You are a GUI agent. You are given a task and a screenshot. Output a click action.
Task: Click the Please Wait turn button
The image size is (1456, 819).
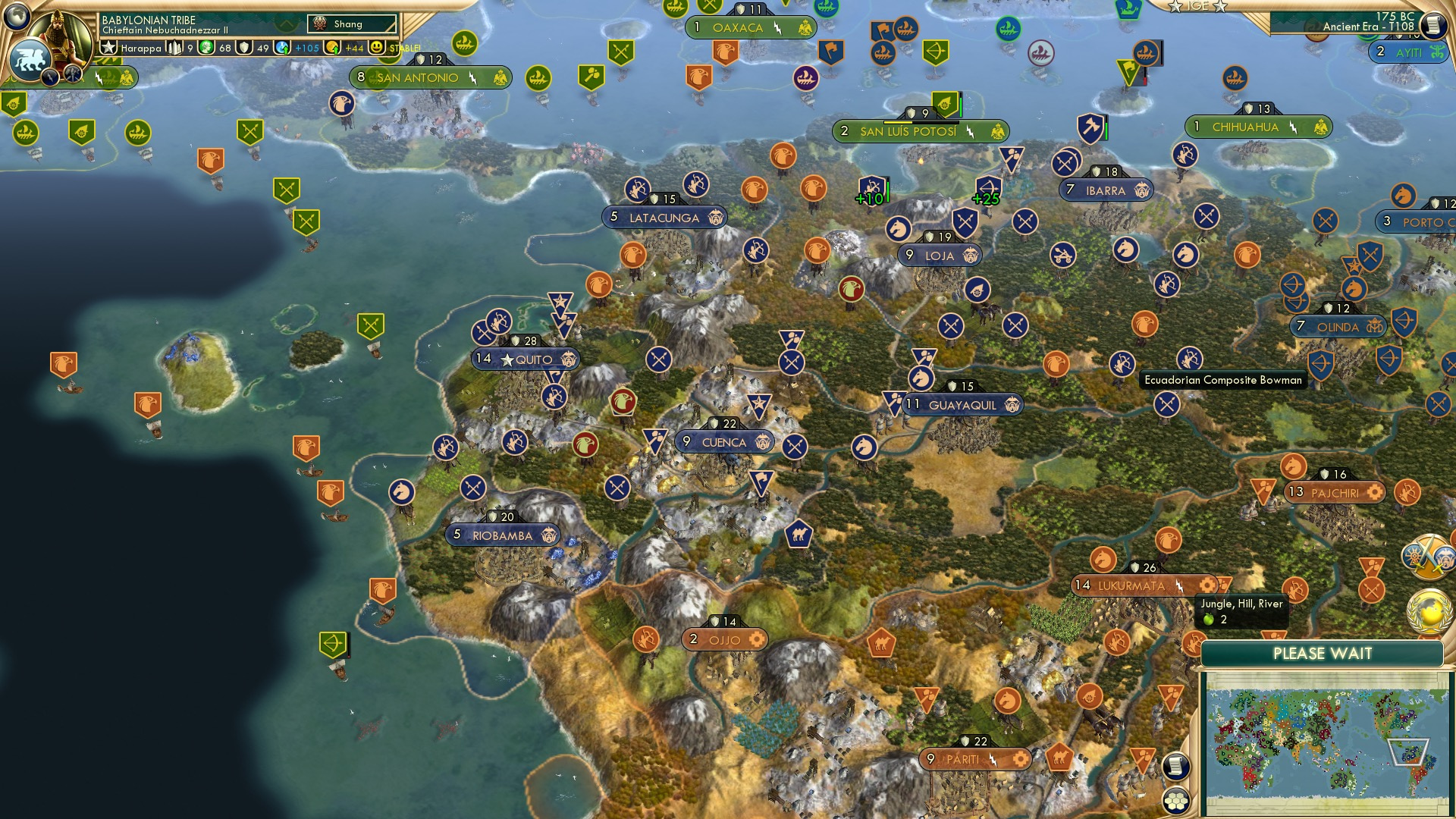tap(1322, 654)
